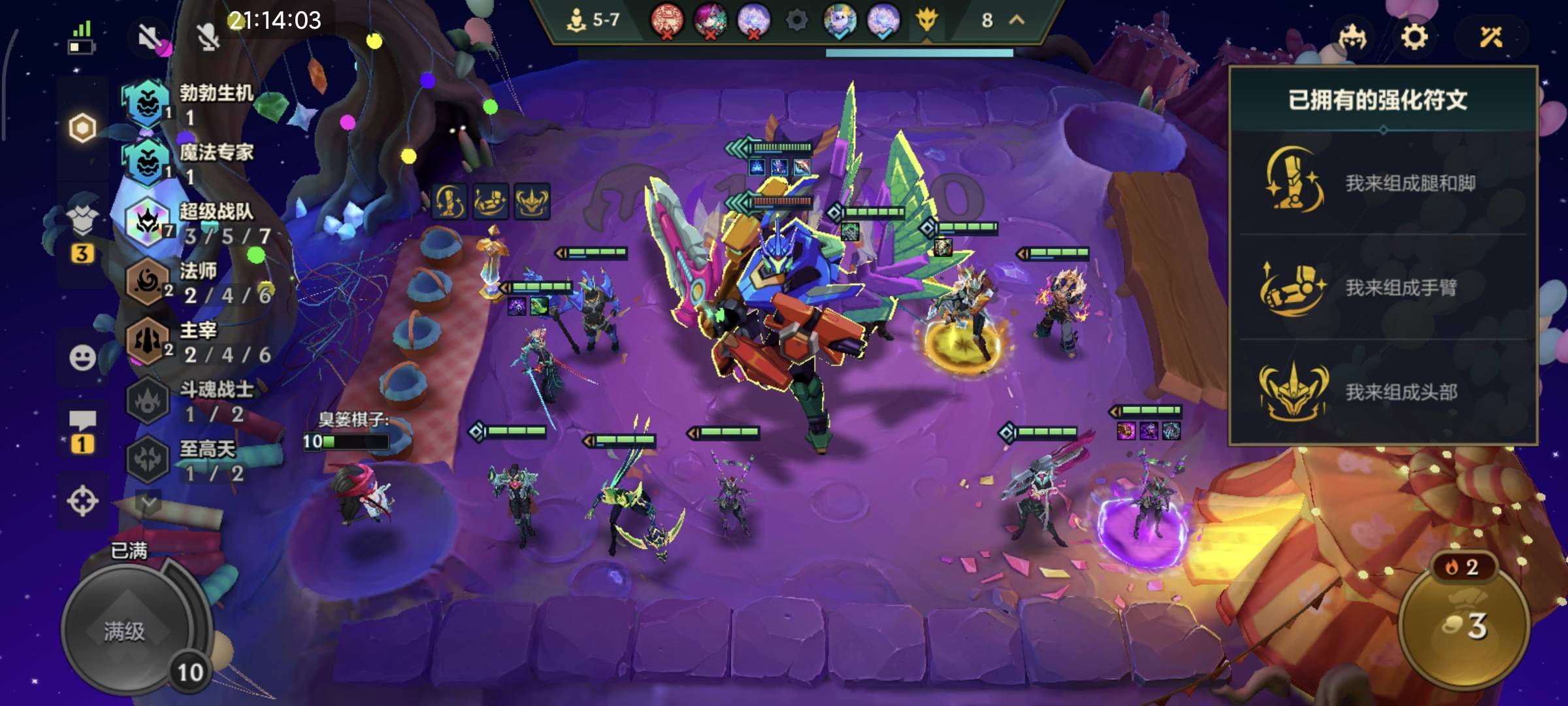Expand the stage round tracker arrow

point(1017,20)
